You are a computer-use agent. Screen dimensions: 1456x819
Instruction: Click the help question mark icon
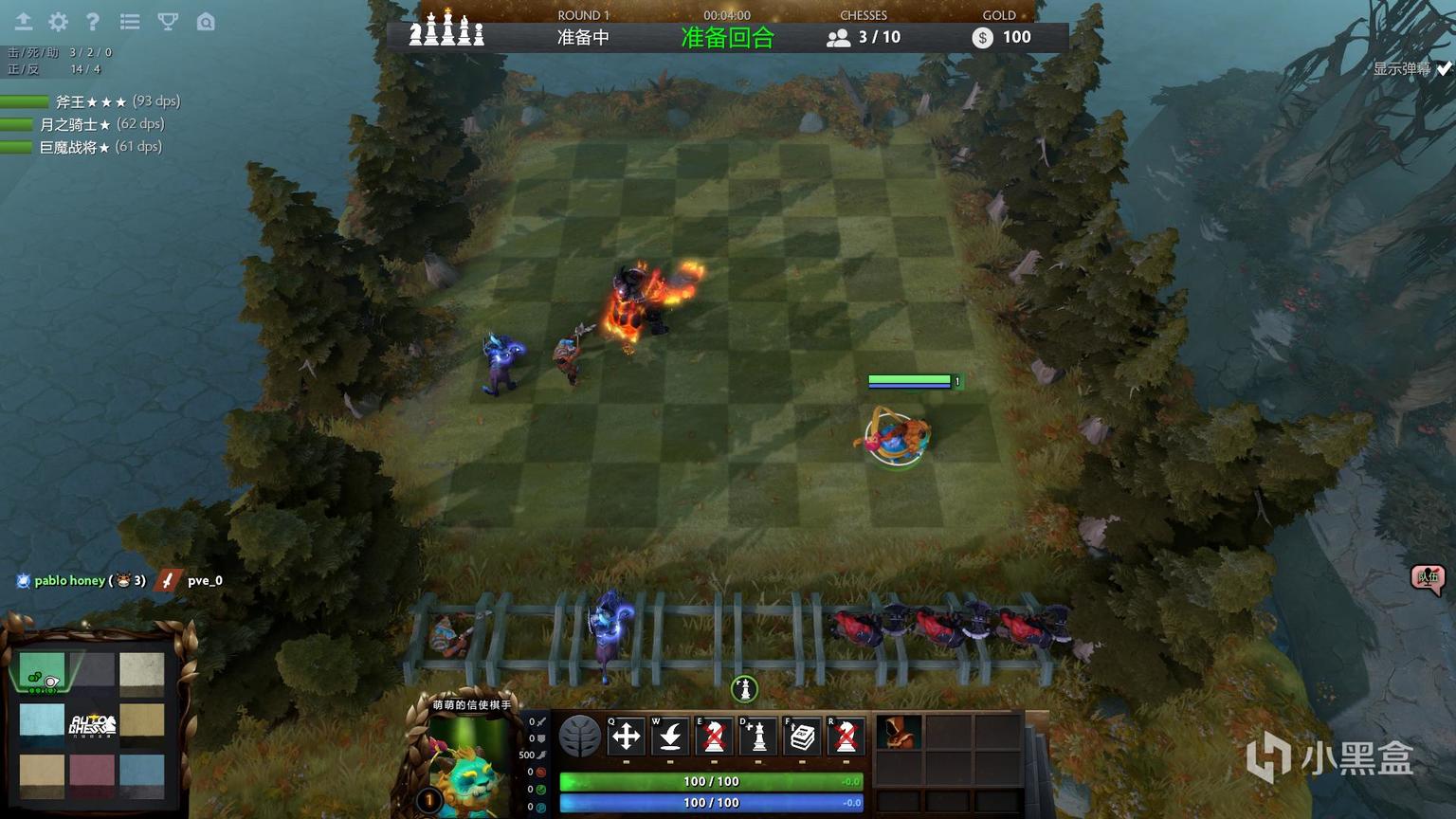coord(93,21)
